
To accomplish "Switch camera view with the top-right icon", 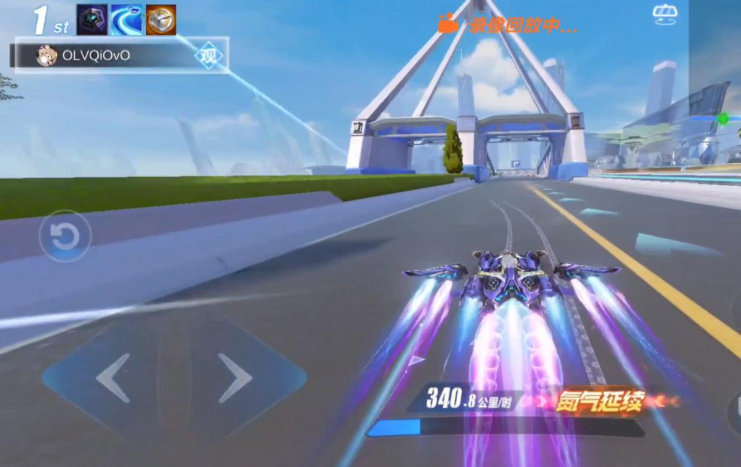I will tap(665, 14).
